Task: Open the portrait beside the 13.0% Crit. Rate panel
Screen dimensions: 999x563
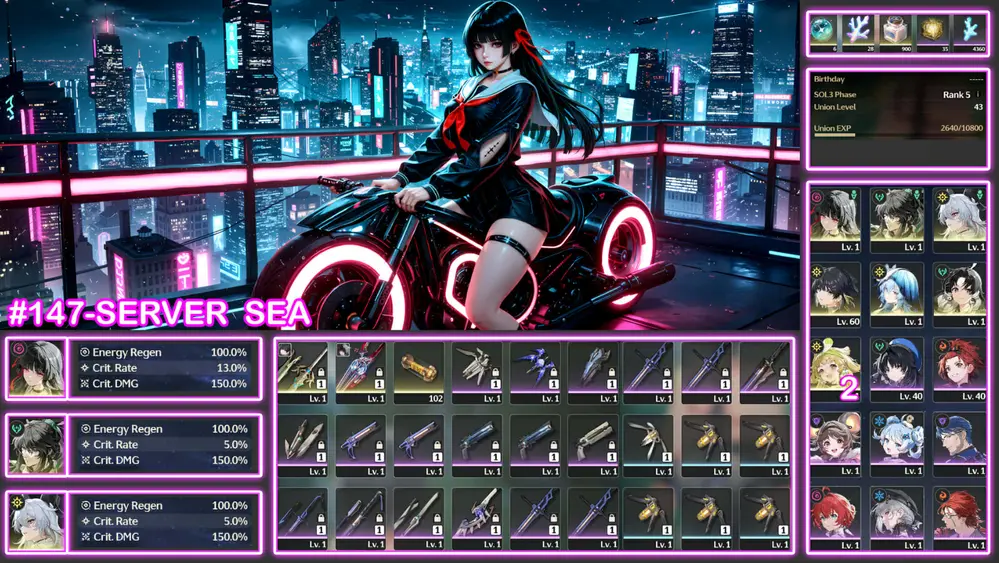Action: (36, 367)
